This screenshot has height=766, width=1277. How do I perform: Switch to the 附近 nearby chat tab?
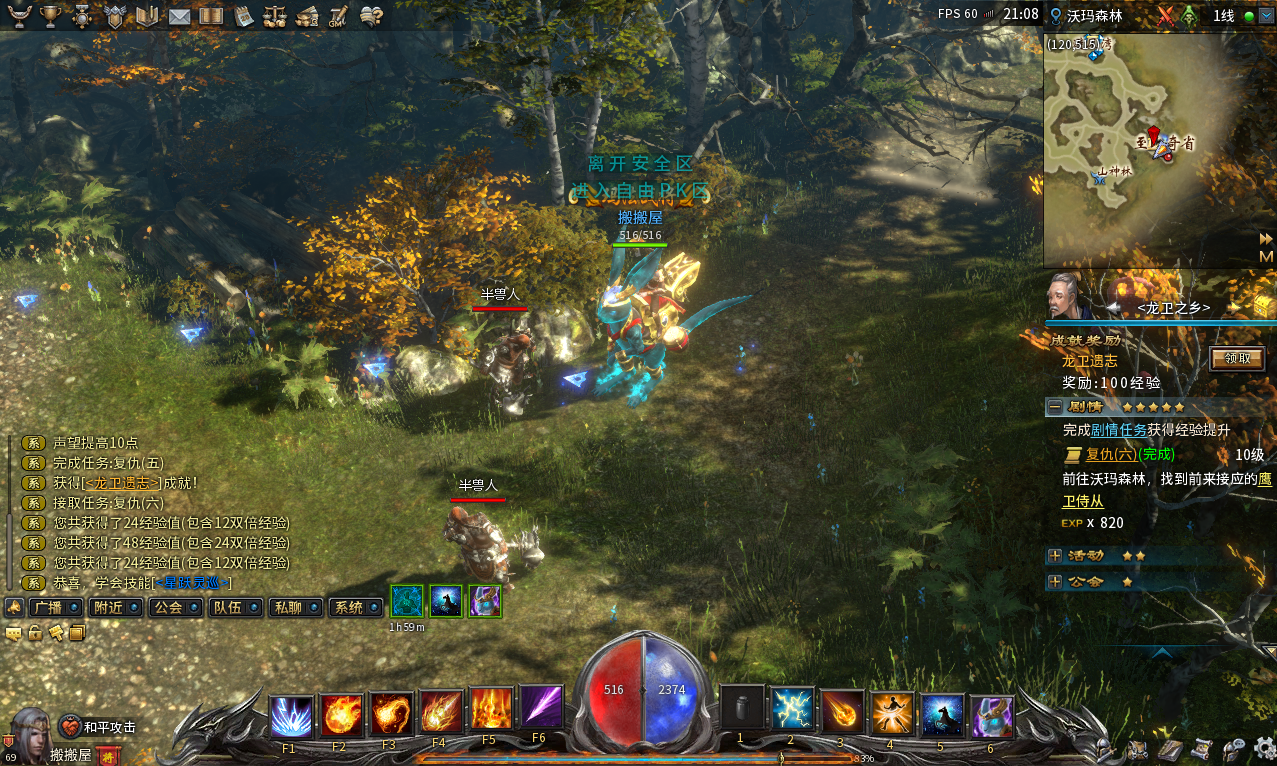click(x=114, y=607)
